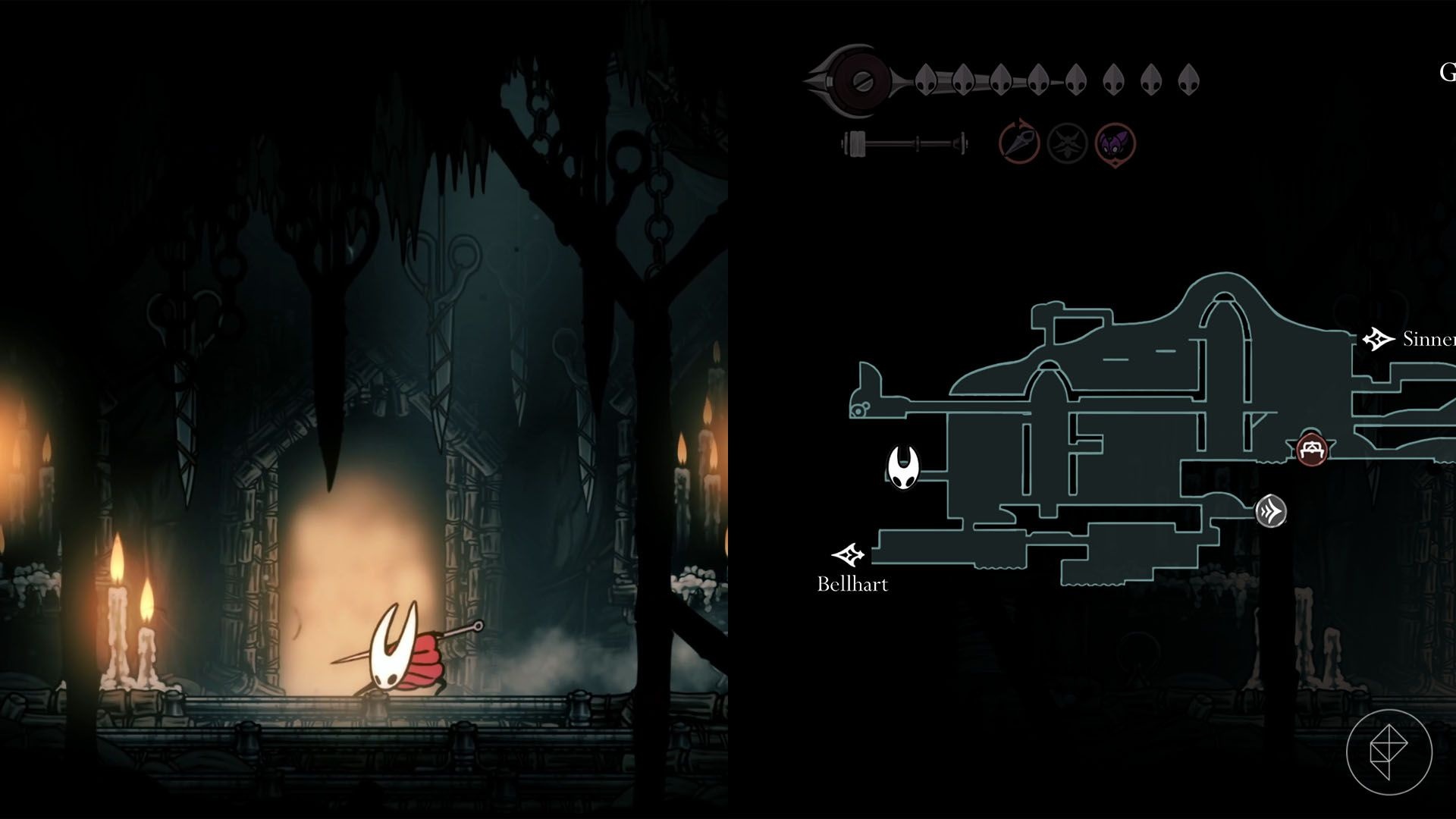Select the throwing dart tool icon

click(1018, 142)
